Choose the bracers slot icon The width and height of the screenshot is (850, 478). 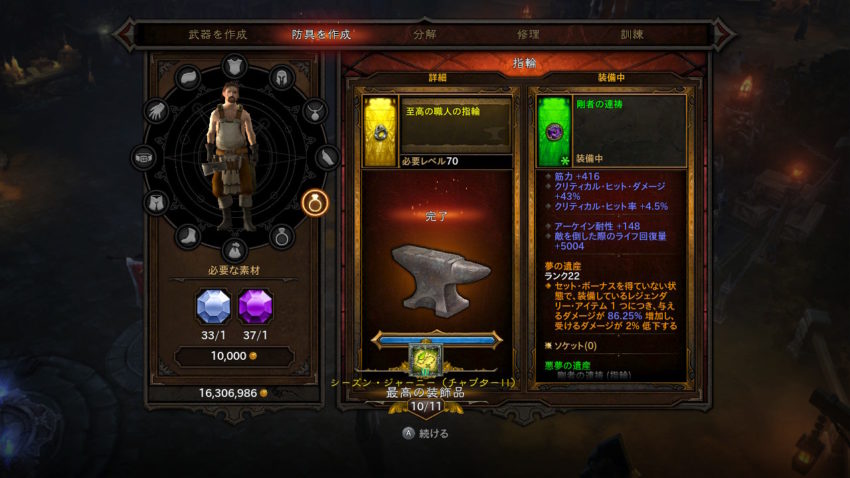(329, 157)
